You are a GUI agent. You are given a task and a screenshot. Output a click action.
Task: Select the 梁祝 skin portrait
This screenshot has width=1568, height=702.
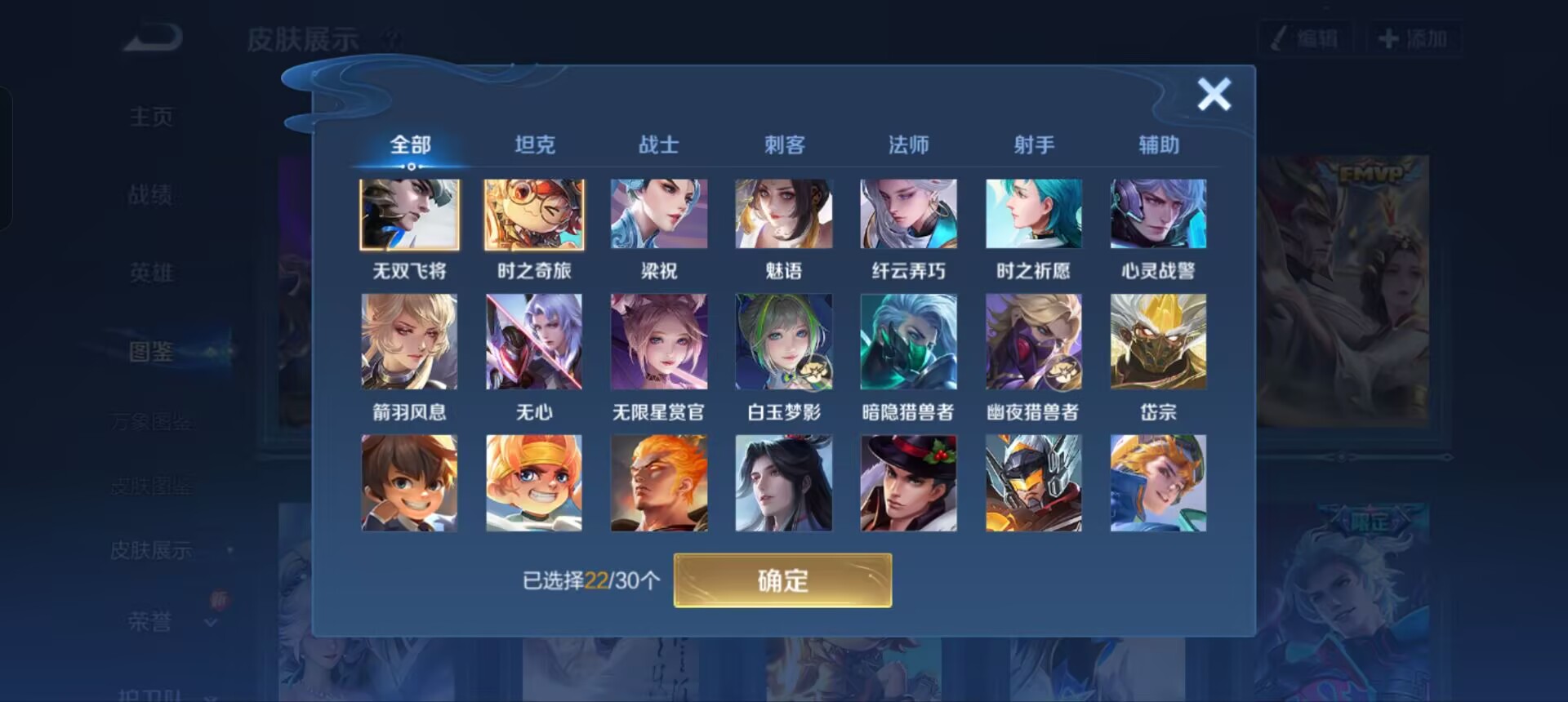click(x=659, y=214)
